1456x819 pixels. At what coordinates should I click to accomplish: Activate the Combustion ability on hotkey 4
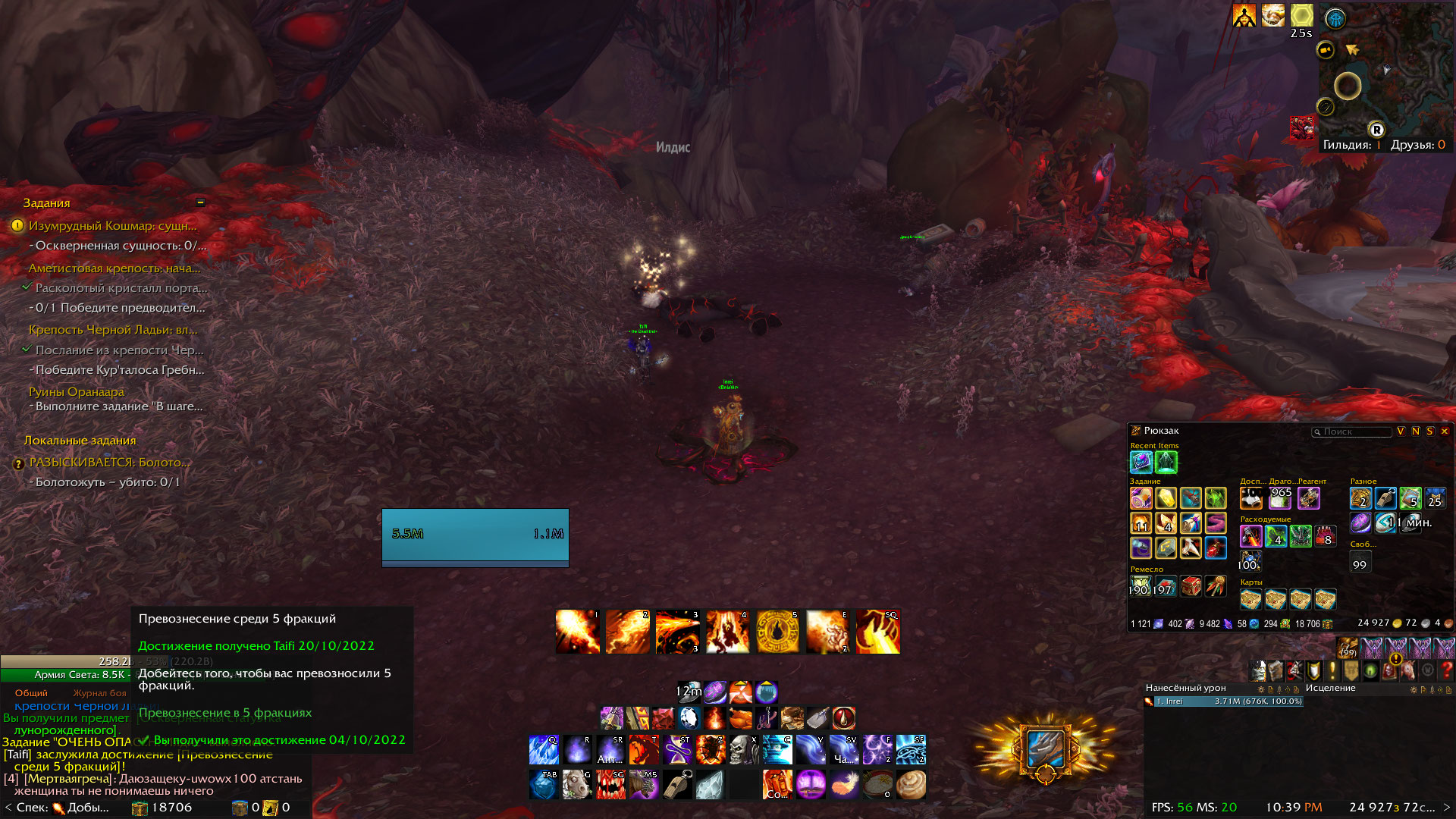click(727, 632)
